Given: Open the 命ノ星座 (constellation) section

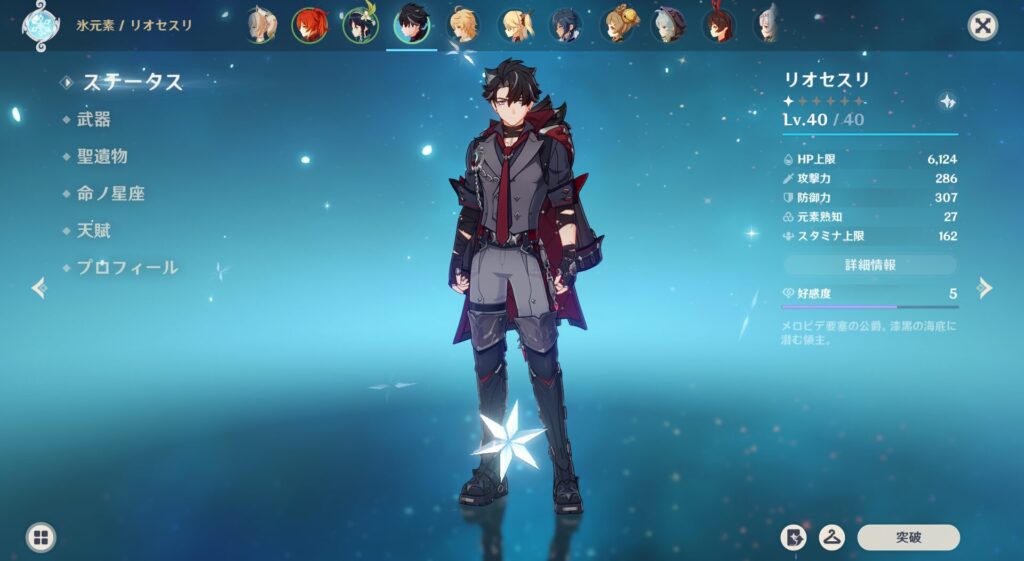Looking at the screenshot, I should 110,193.
